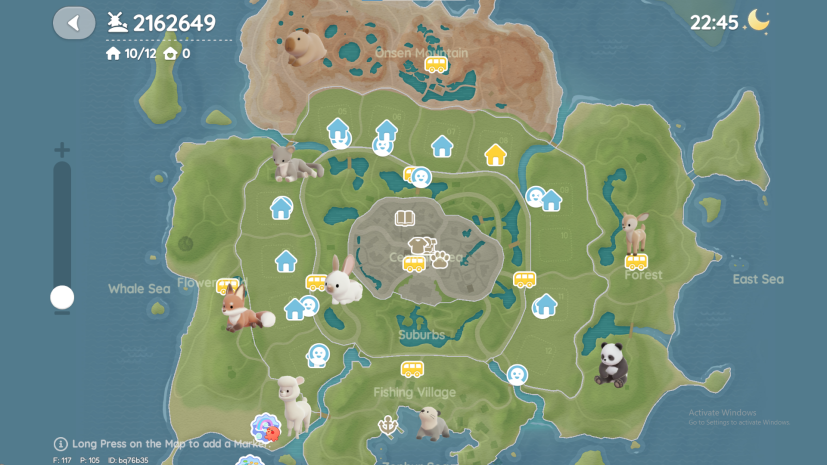
Task: Click the panda map marker
Action: (x=611, y=364)
